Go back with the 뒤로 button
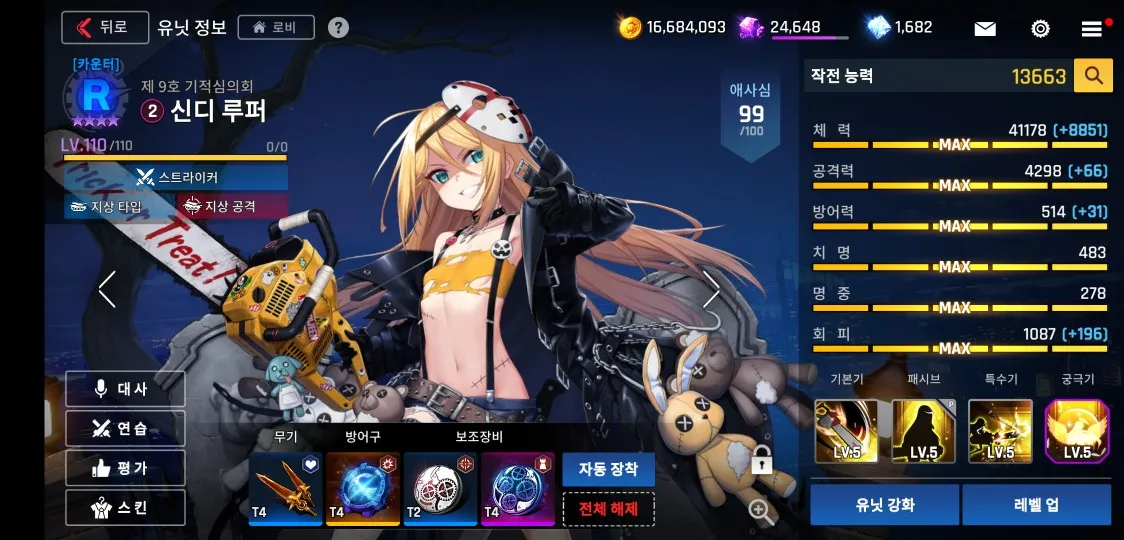Screen dimensions: 1124x540 [104, 27]
